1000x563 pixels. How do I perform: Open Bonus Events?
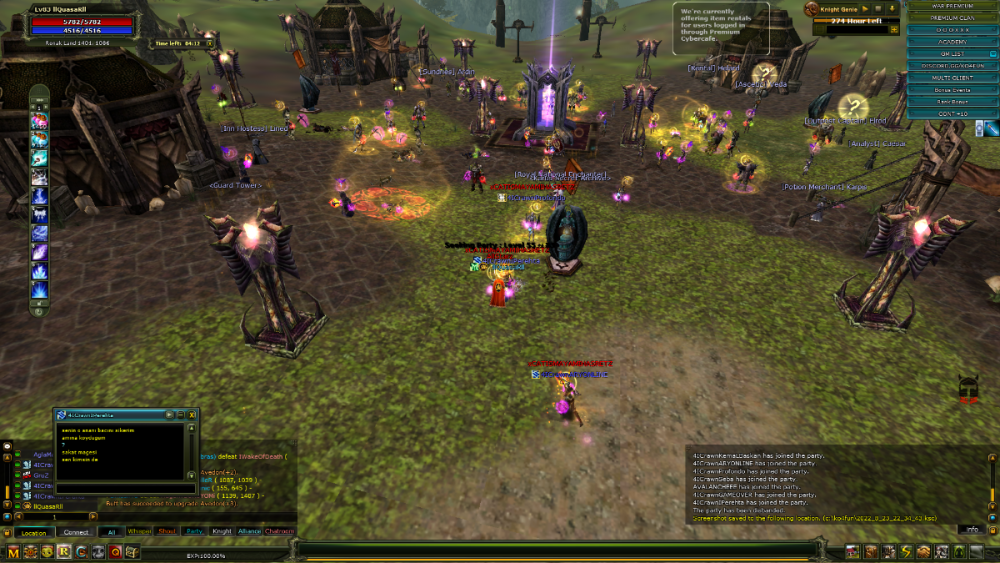(951, 90)
